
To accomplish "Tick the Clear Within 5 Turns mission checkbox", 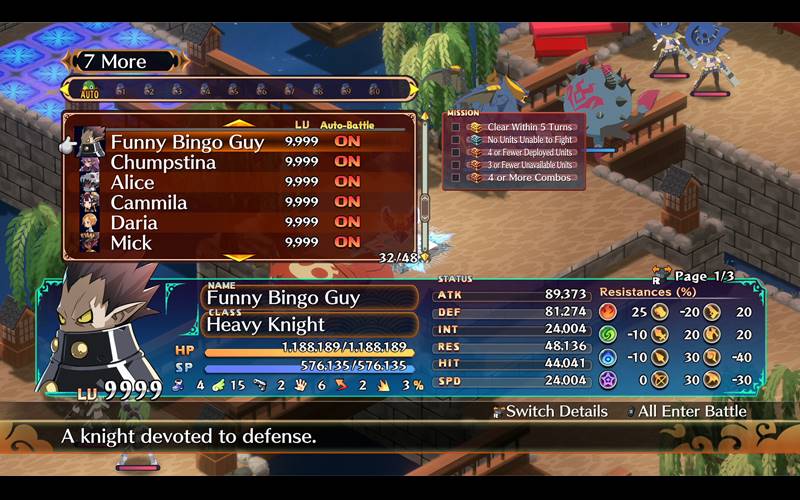I will click(456, 127).
